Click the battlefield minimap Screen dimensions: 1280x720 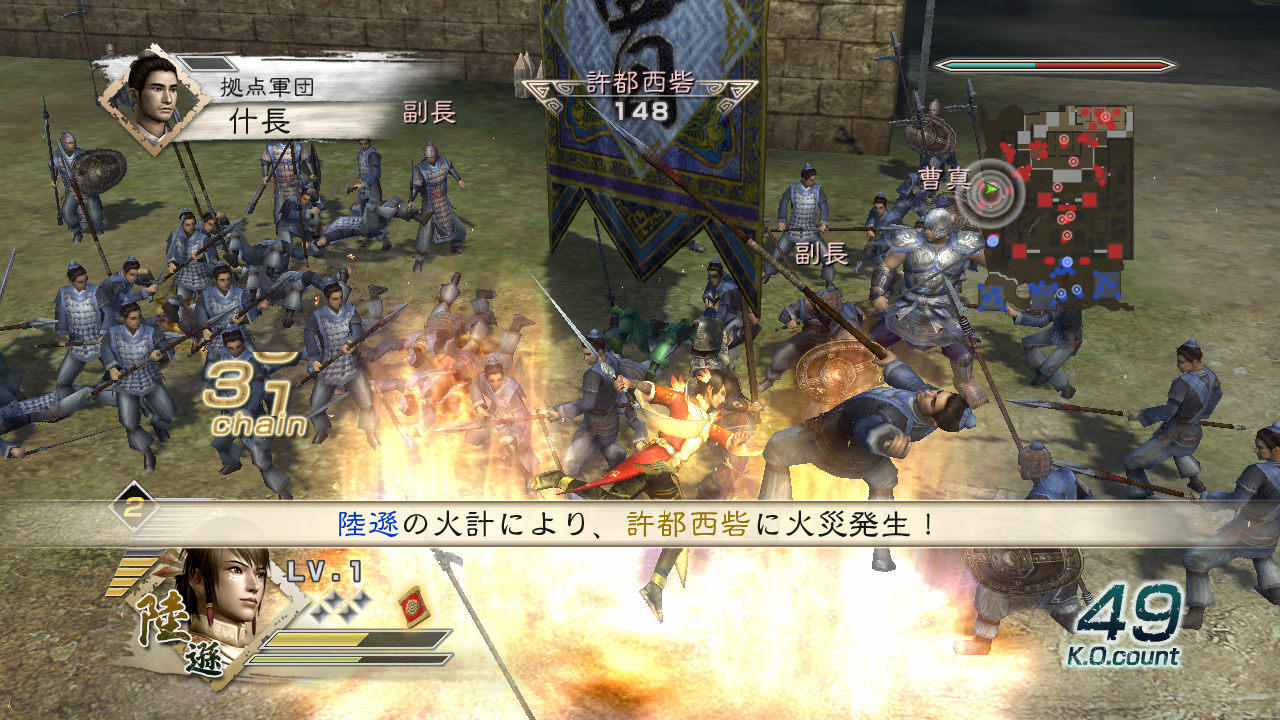1060,205
